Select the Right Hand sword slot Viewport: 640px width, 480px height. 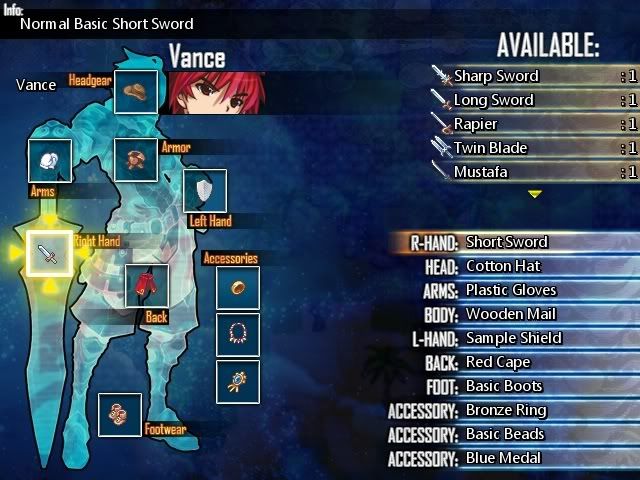[x=49, y=254]
